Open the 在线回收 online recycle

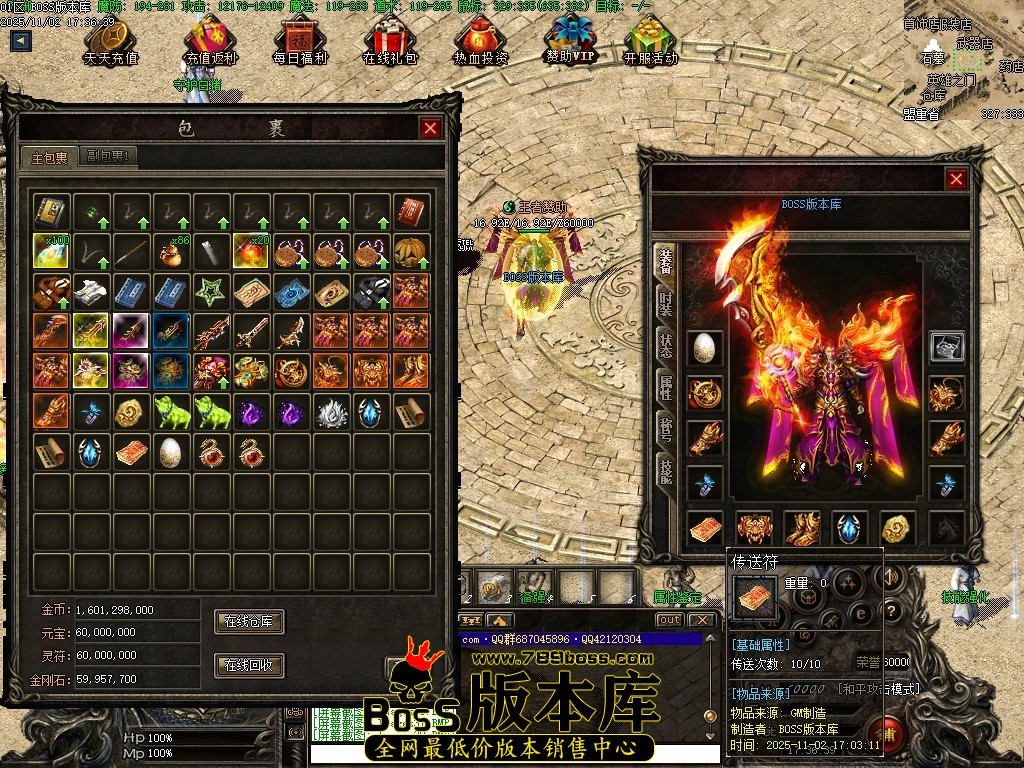(x=249, y=665)
